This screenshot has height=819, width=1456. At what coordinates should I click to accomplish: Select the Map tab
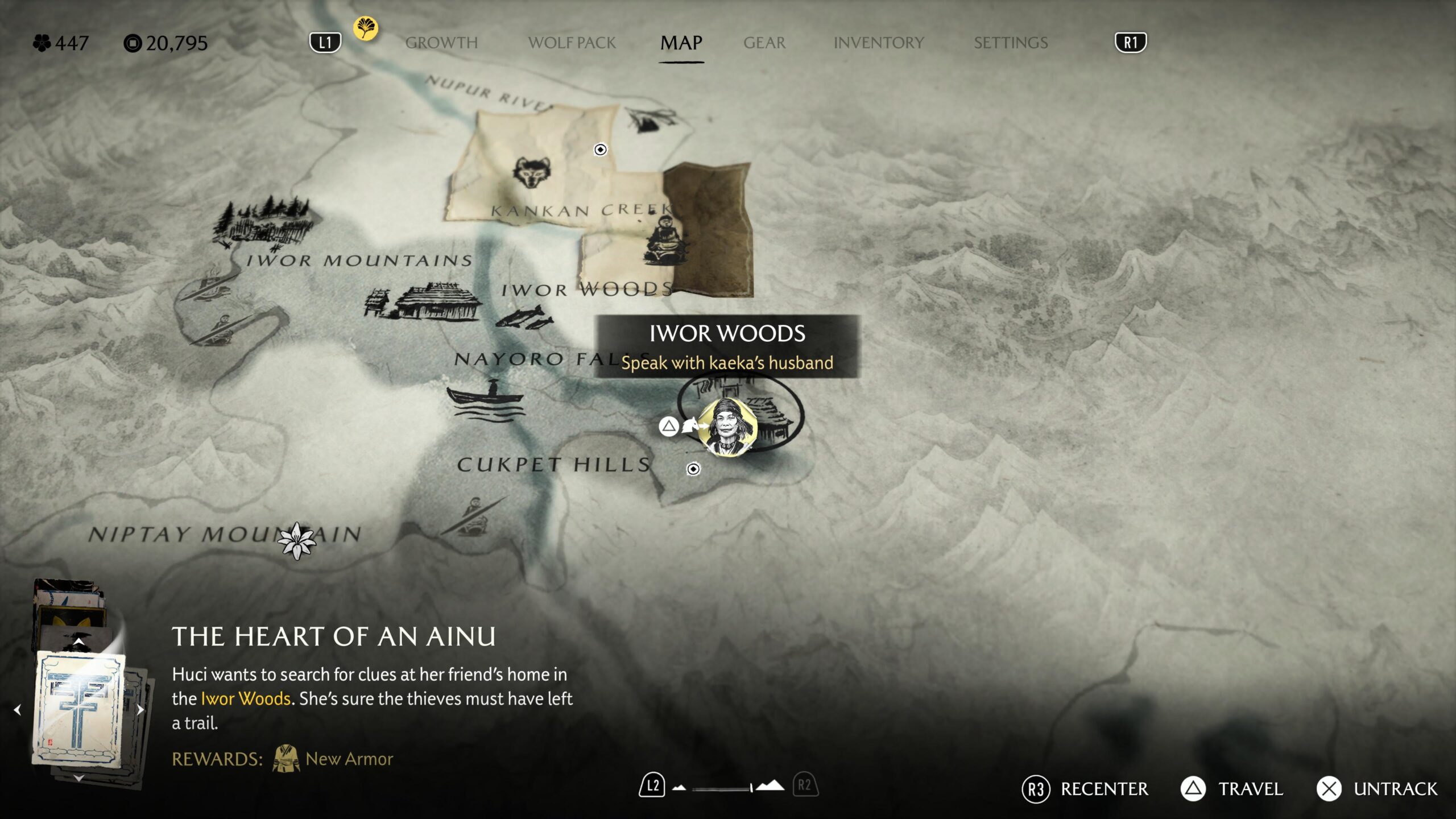pos(681,43)
